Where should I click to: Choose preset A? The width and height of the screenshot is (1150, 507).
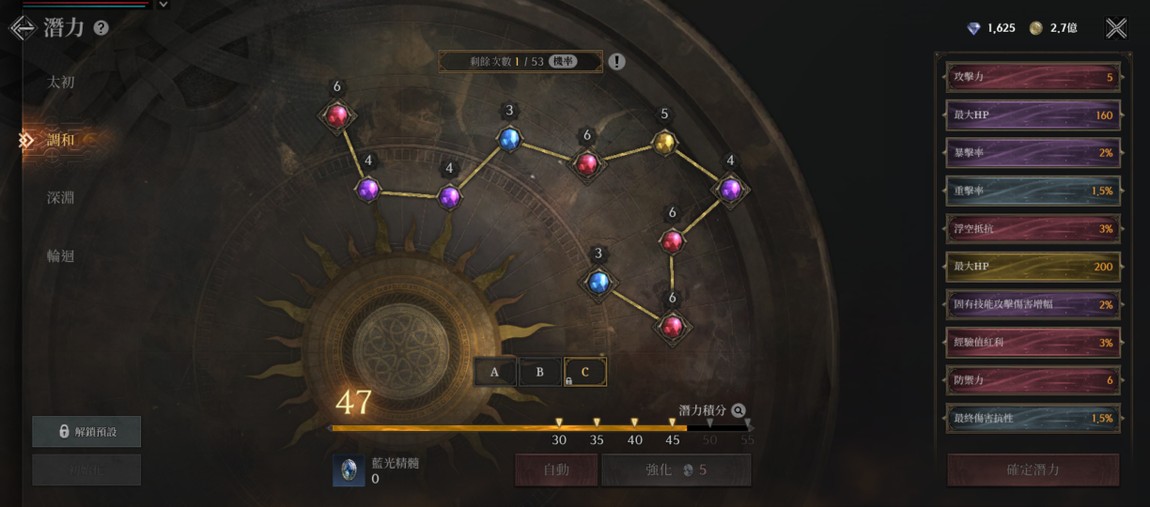pos(495,372)
